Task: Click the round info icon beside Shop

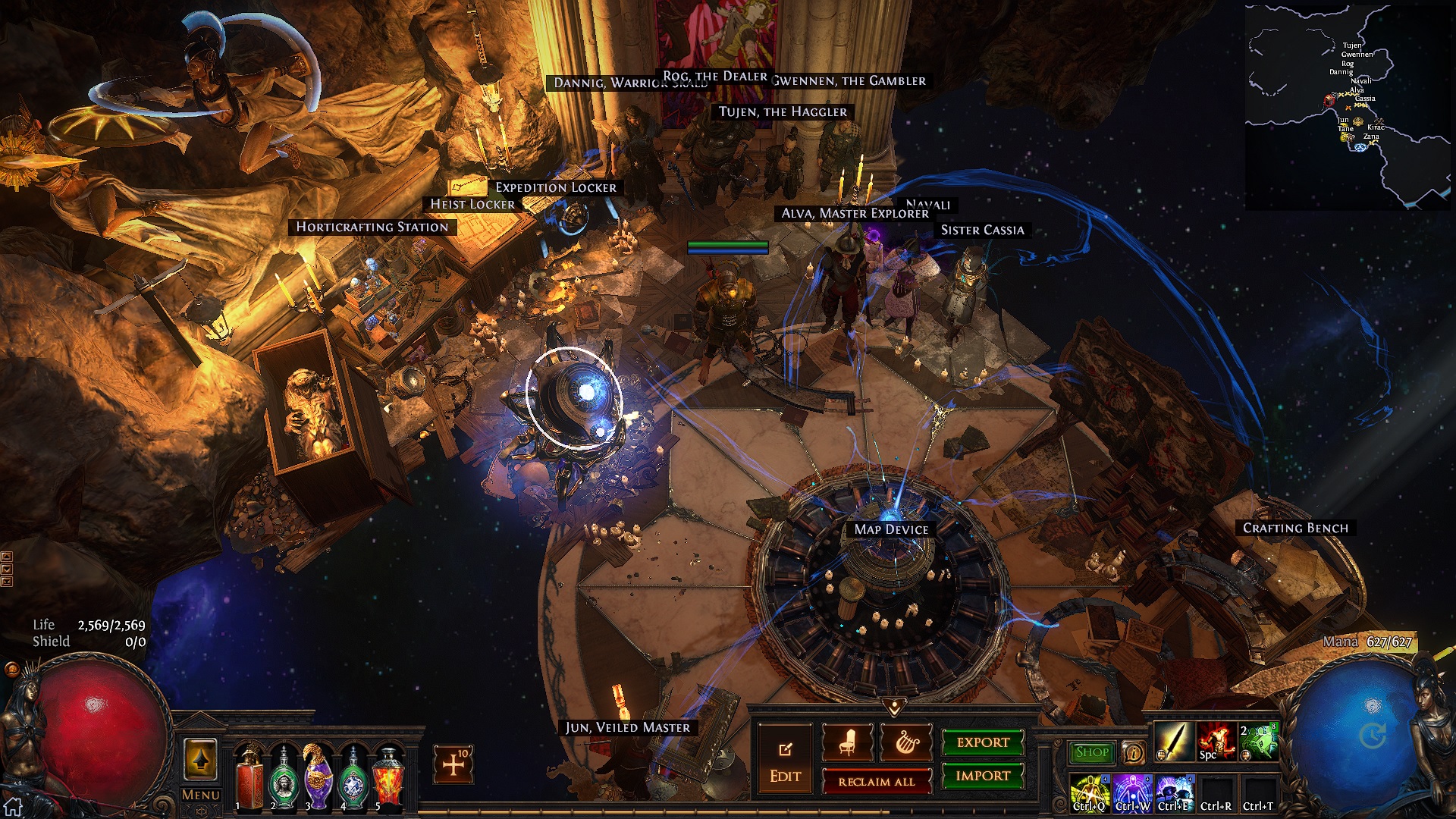Action: [1133, 752]
